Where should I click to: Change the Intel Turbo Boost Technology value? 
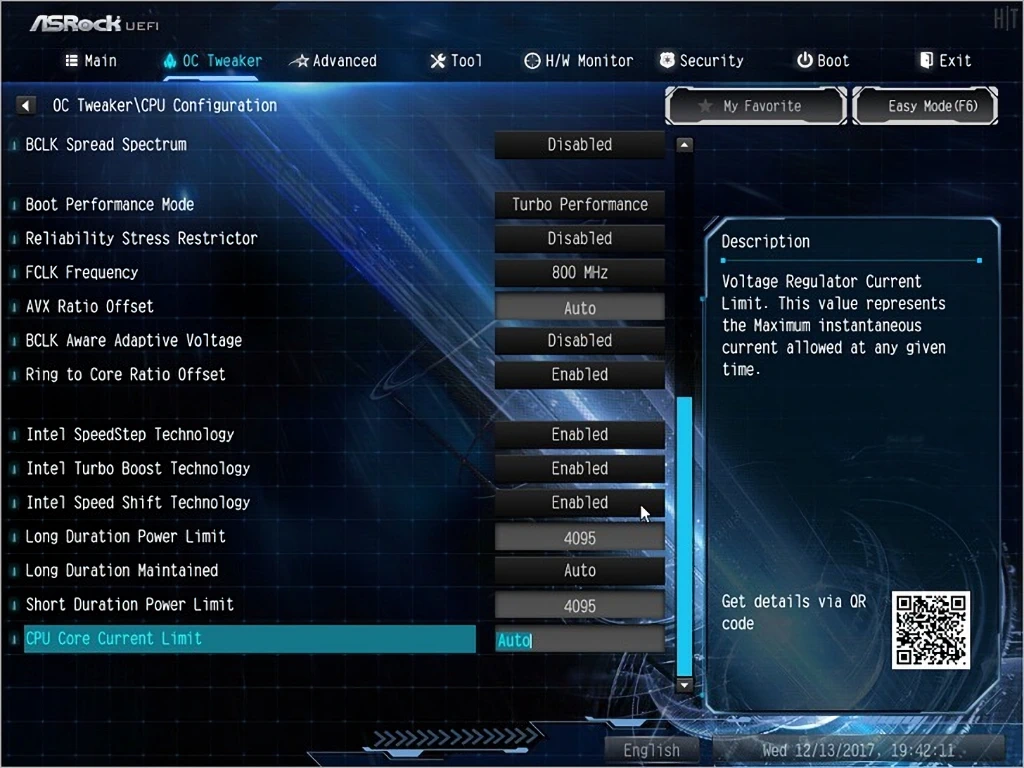580,469
